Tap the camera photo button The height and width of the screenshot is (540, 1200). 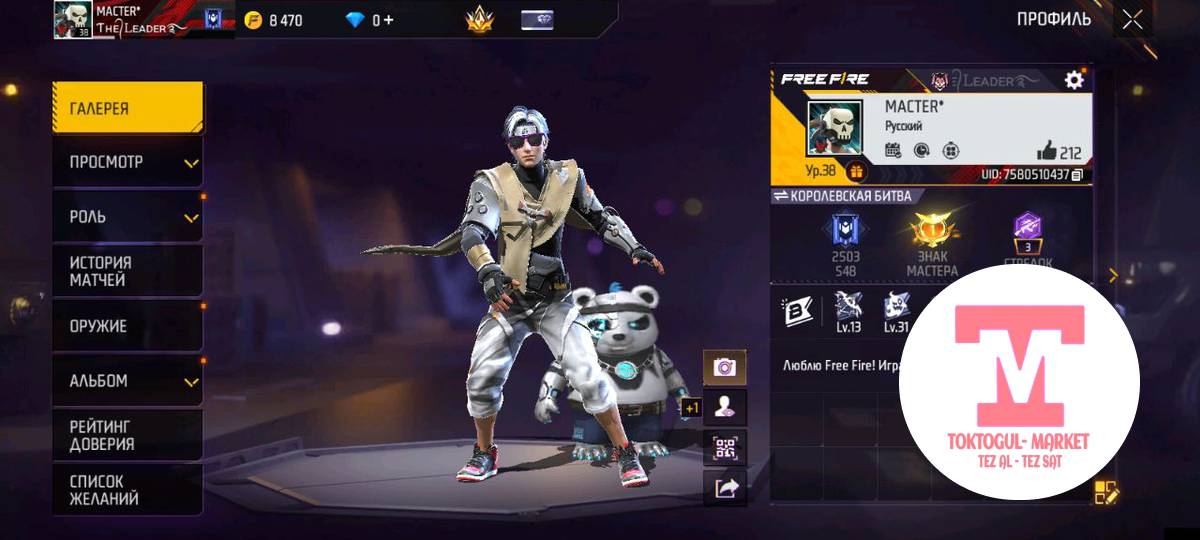coord(724,367)
